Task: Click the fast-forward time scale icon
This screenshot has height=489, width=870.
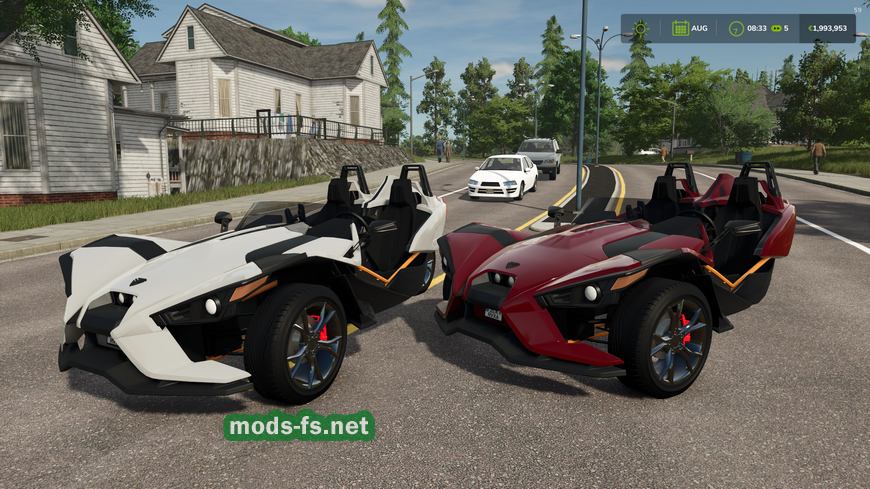Action: [x=775, y=28]
